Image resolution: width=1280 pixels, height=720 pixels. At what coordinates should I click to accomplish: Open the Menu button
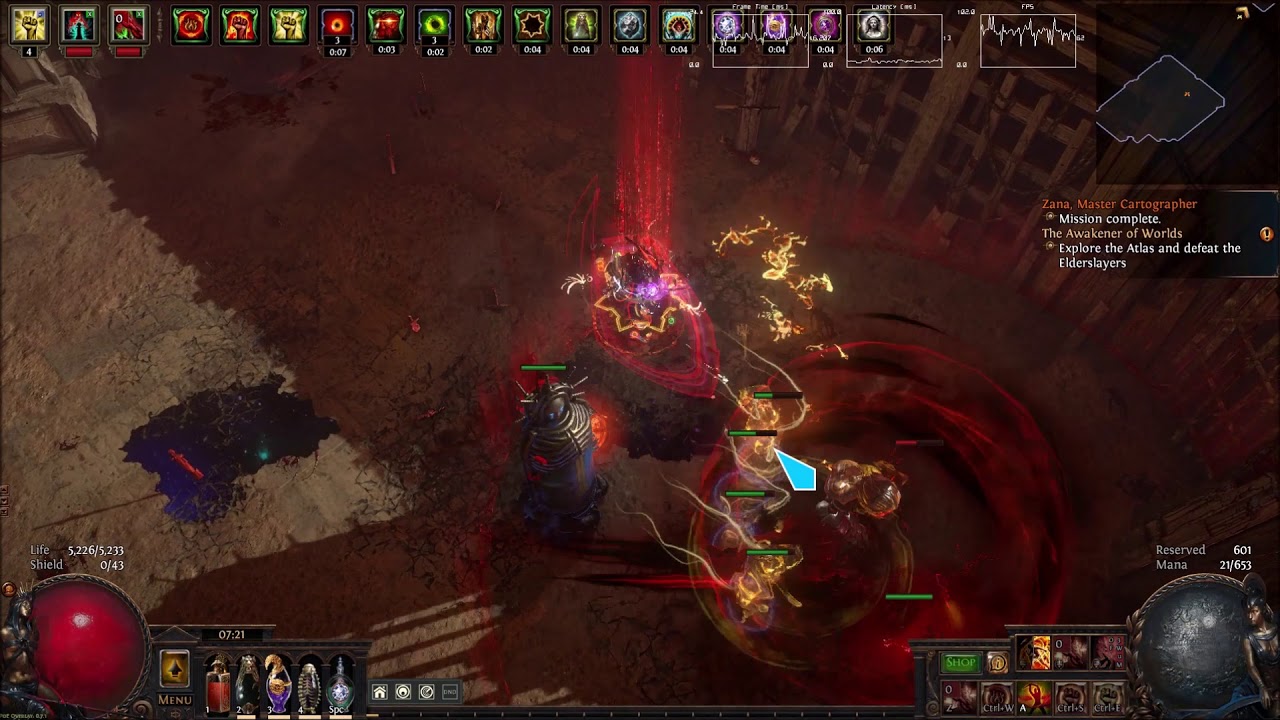pos(175,700)
